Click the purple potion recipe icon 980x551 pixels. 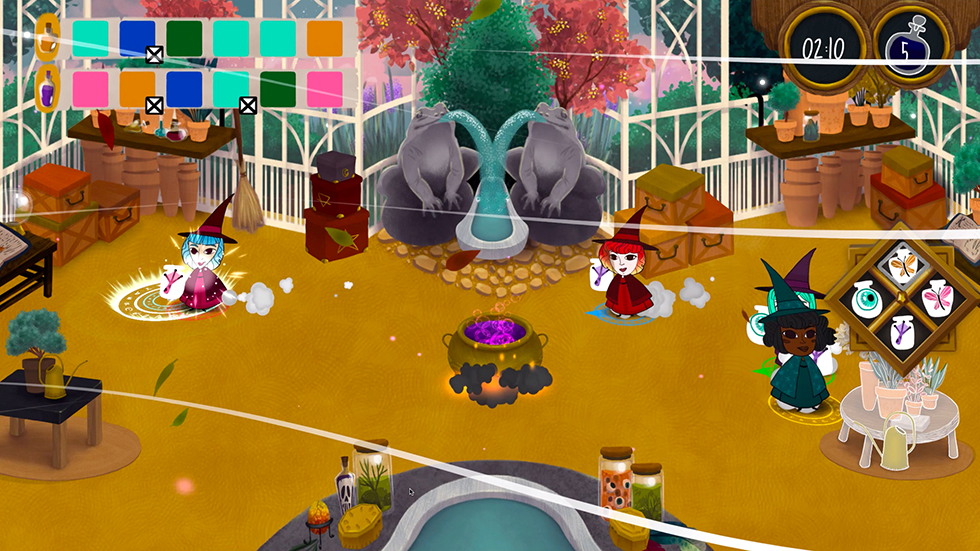coord(46,89)
